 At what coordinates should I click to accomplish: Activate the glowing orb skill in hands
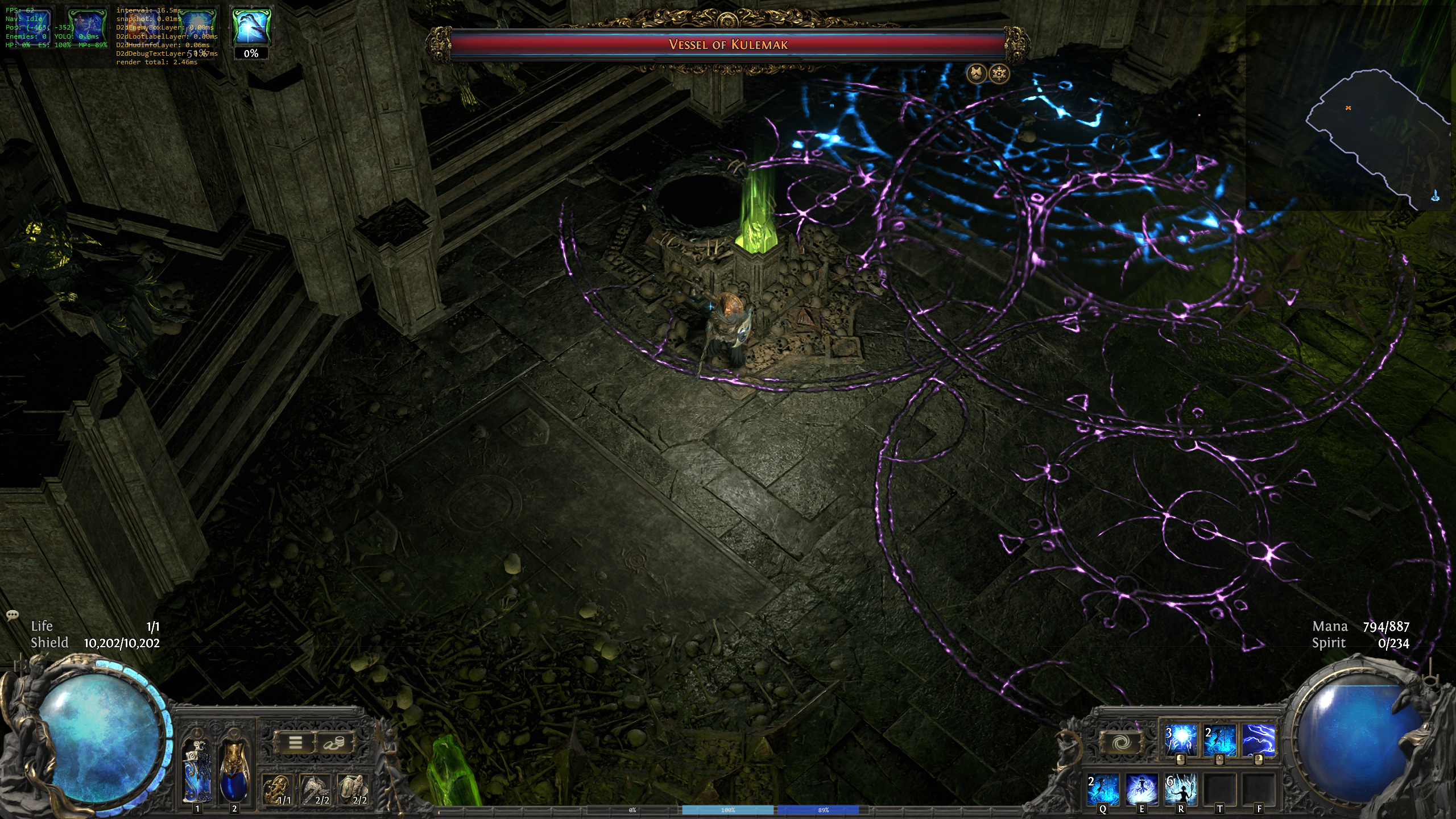point(1181,740)
